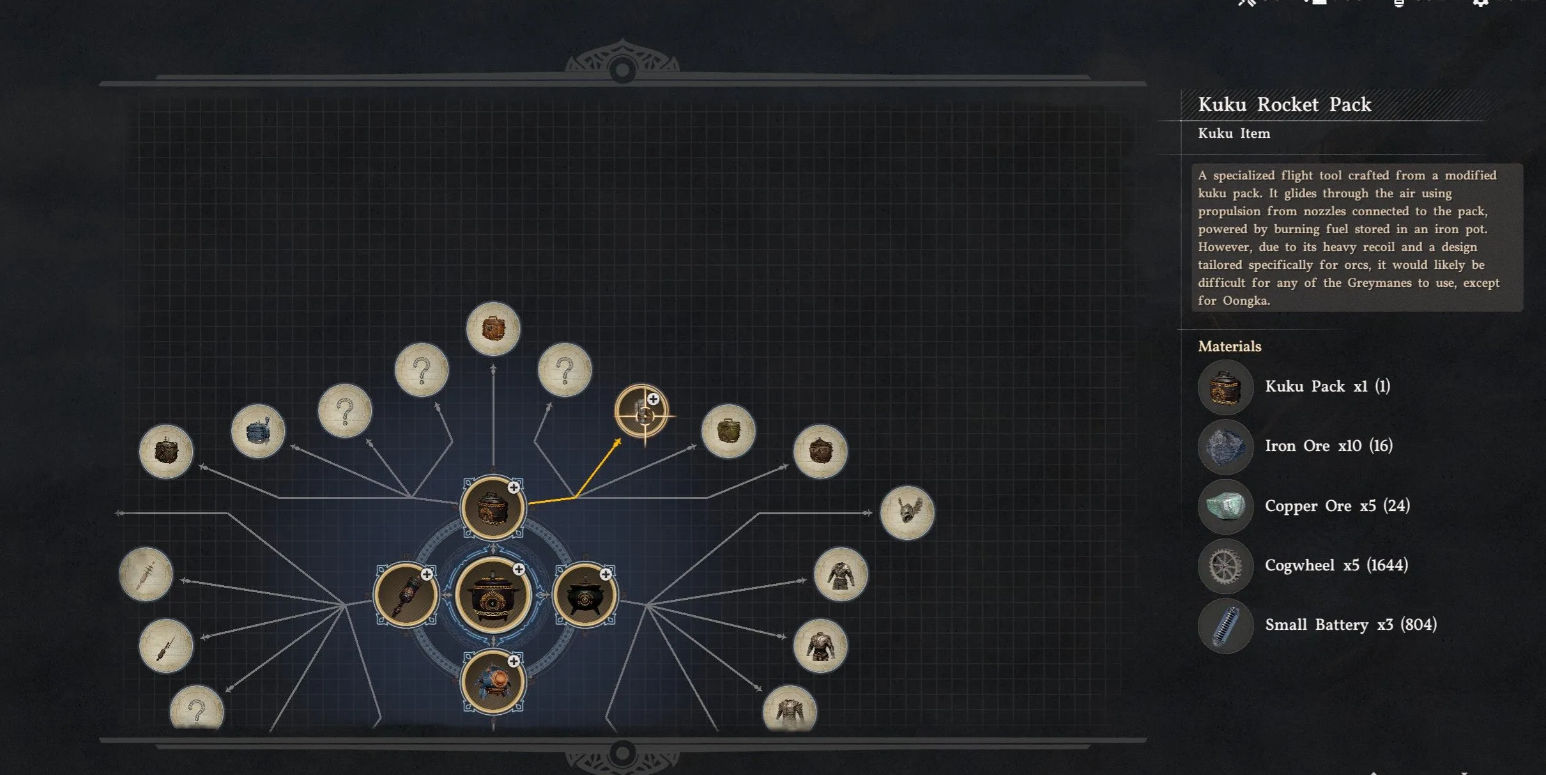
Task: Click the Kuku Pack material icon
Action: pyautogui.click(x=1225, y=387)
